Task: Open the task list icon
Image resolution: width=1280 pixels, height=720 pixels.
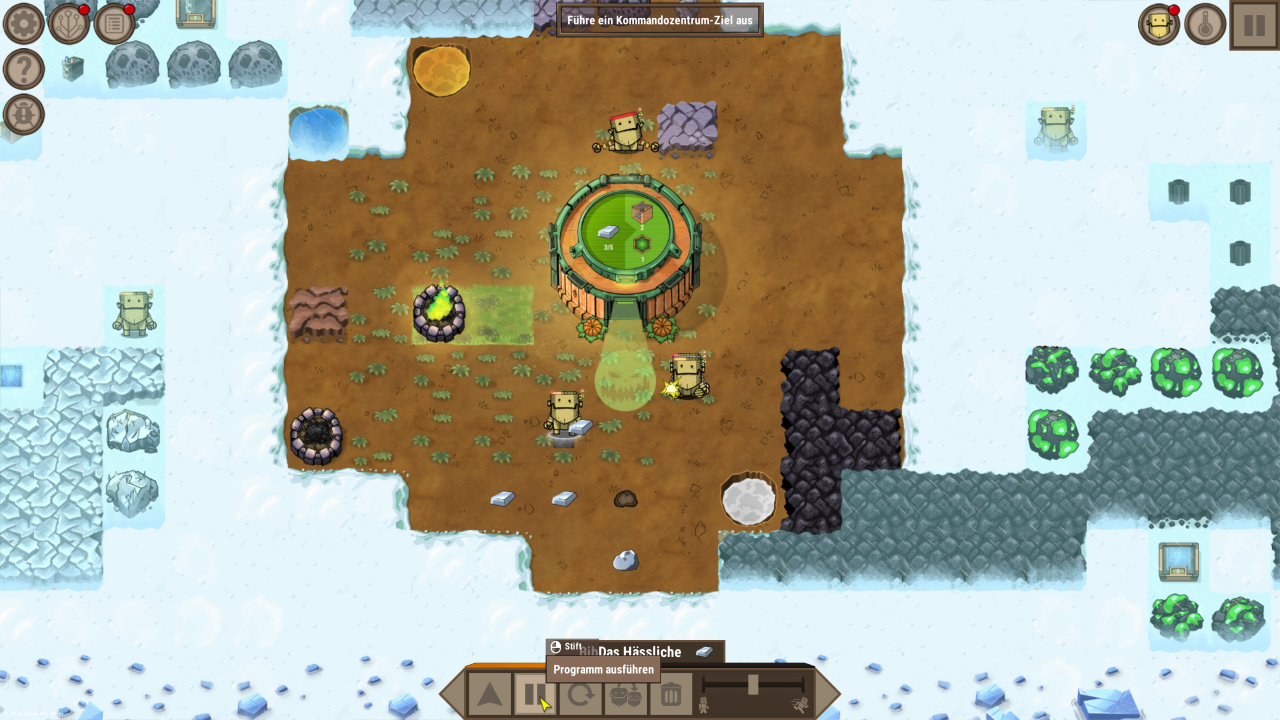Action: tap(115, 23)
